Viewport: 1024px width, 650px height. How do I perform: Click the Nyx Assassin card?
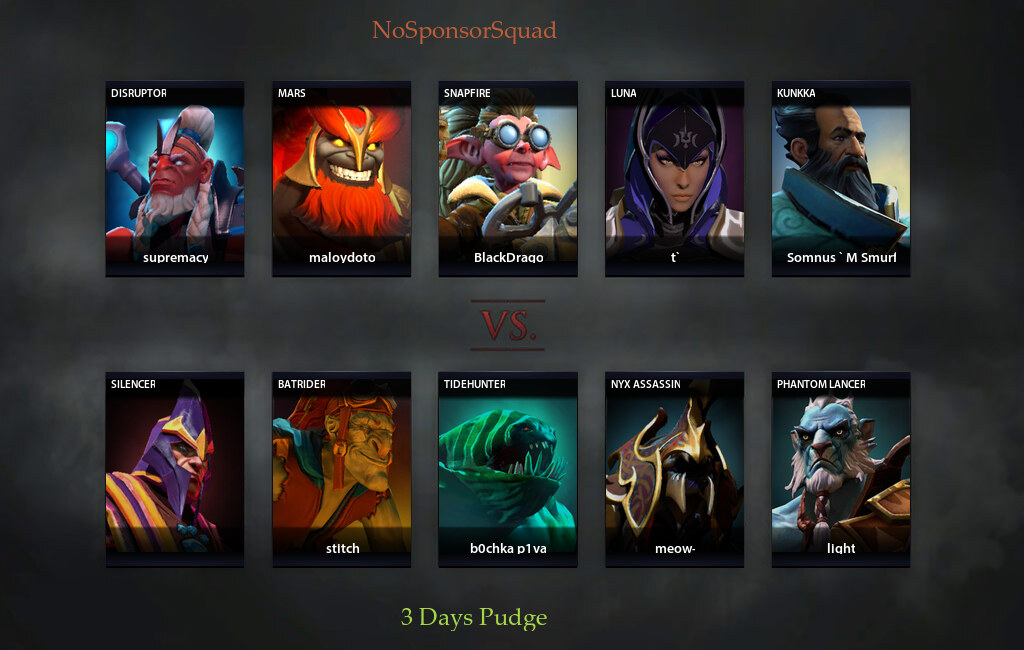674,469
